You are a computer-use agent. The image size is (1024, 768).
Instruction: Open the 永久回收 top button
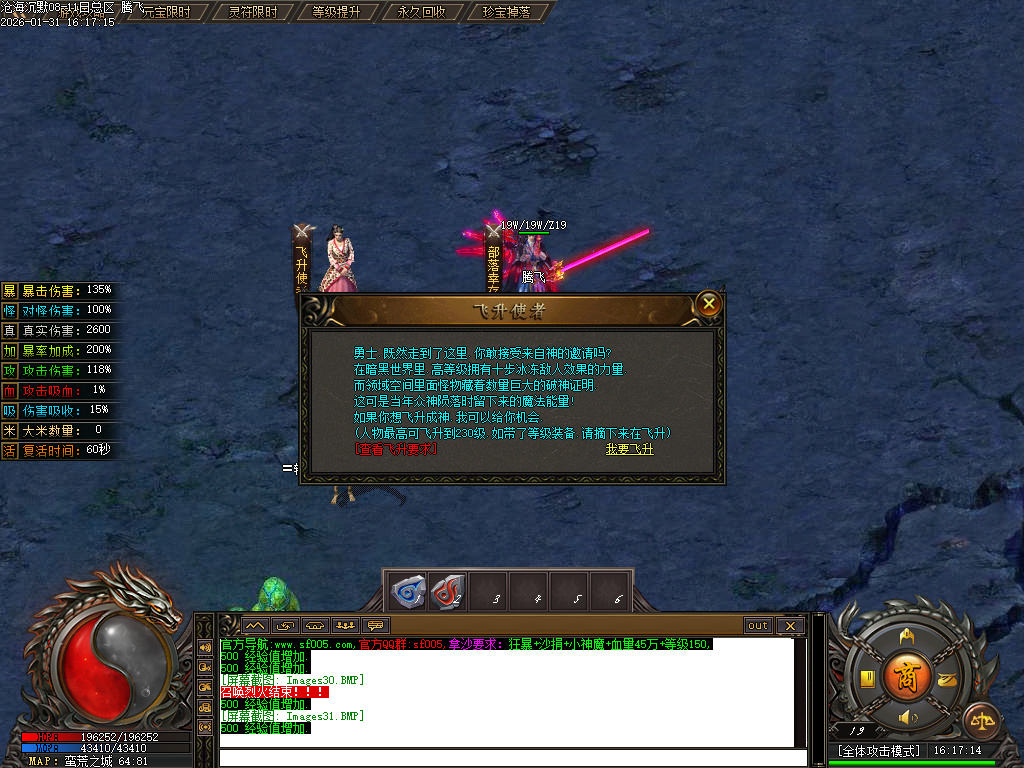pos(421,12)
